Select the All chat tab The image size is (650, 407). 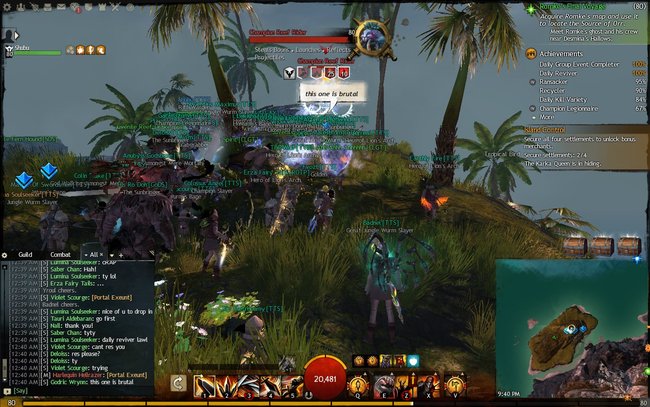(x=93, y=254)
